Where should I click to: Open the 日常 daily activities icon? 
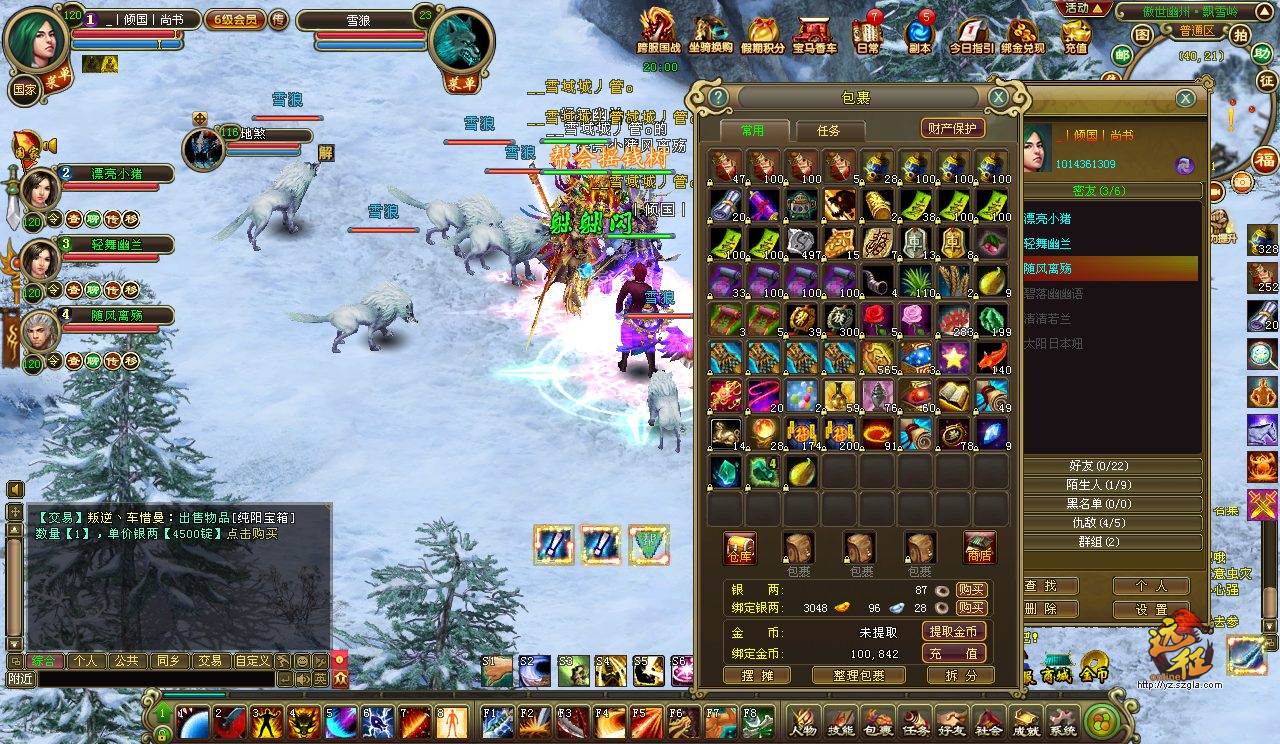[867, 34]
